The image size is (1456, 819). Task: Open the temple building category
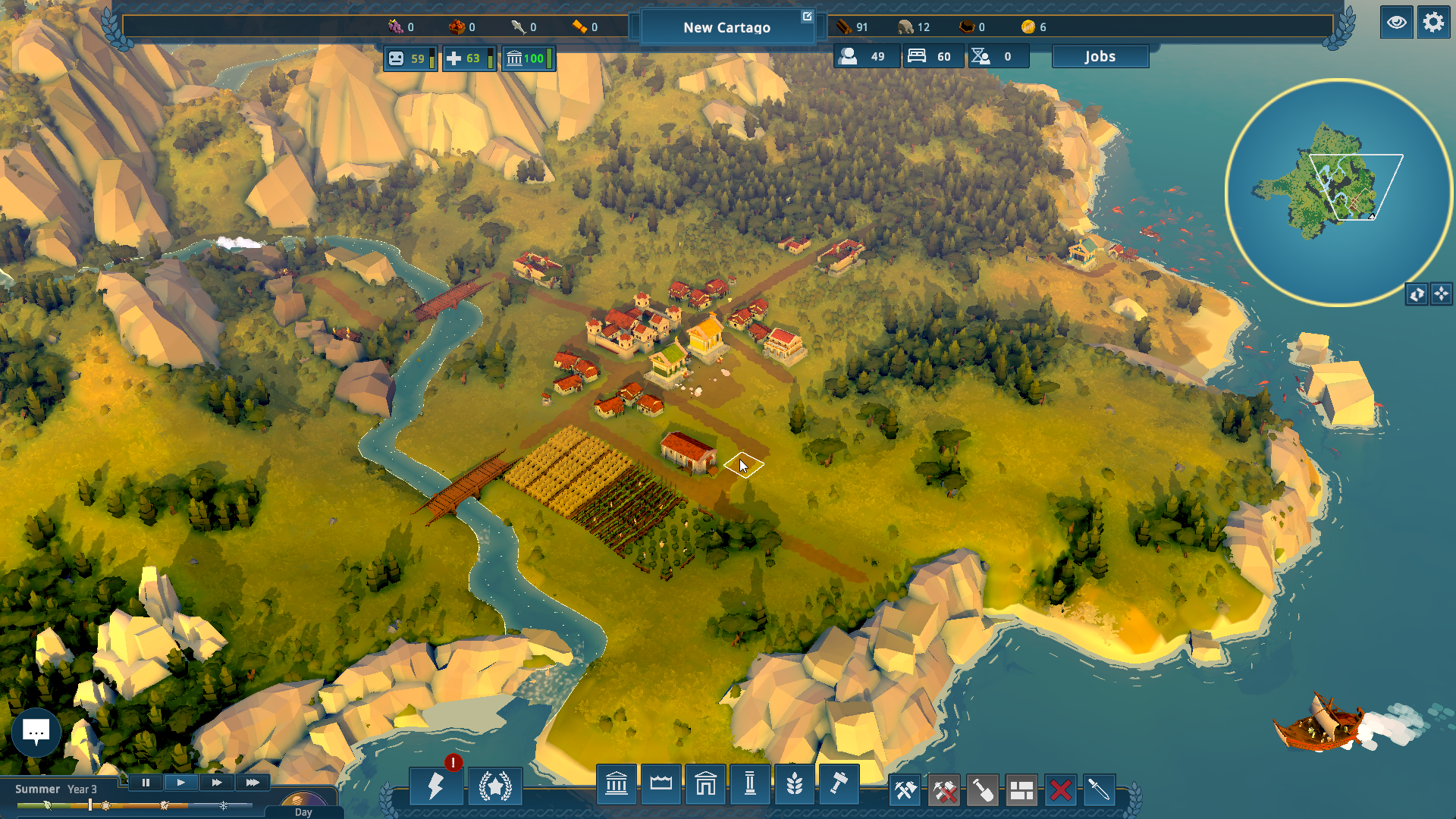[x=617, y=784]
